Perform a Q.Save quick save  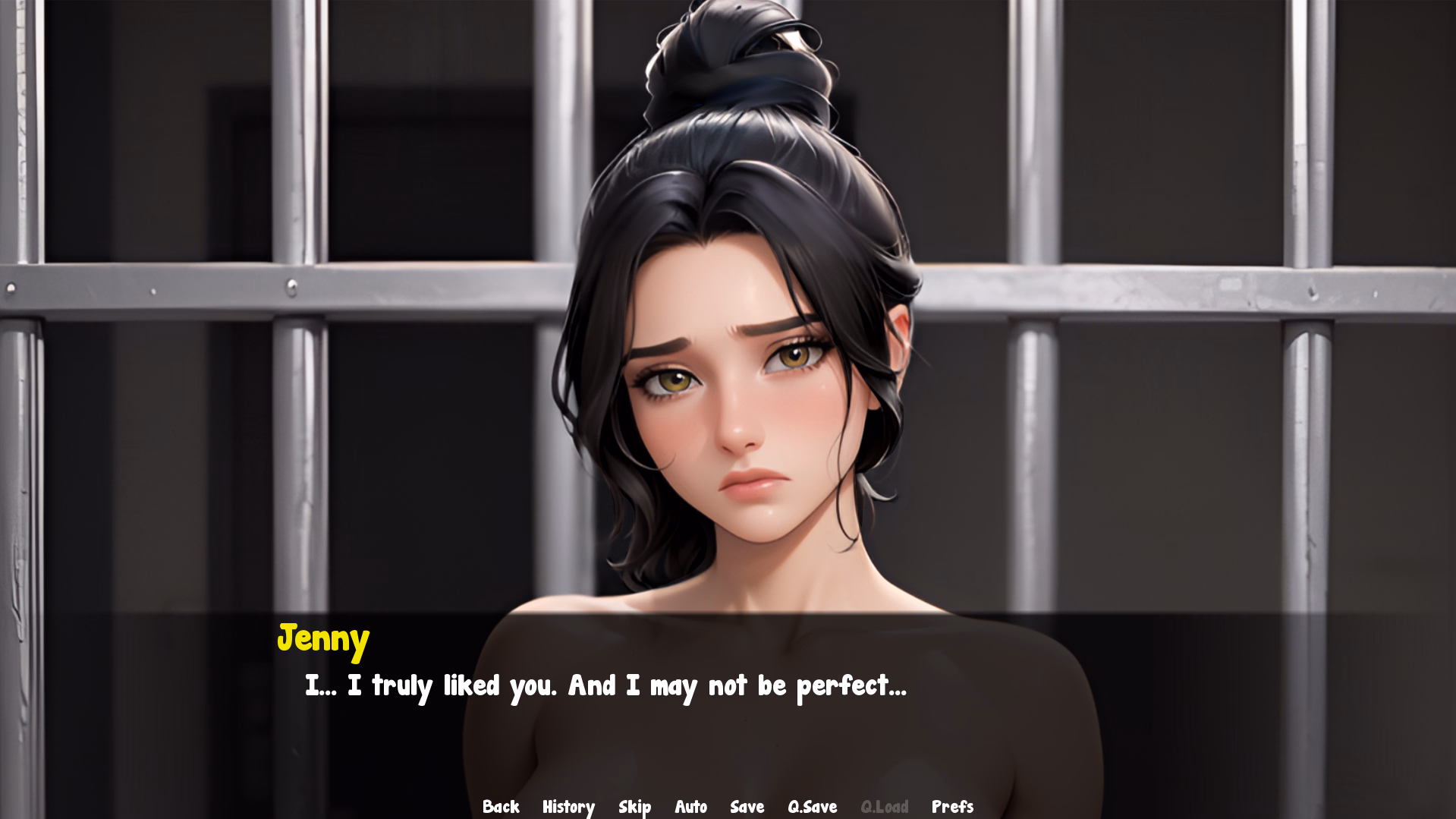(x=811, y=807)
